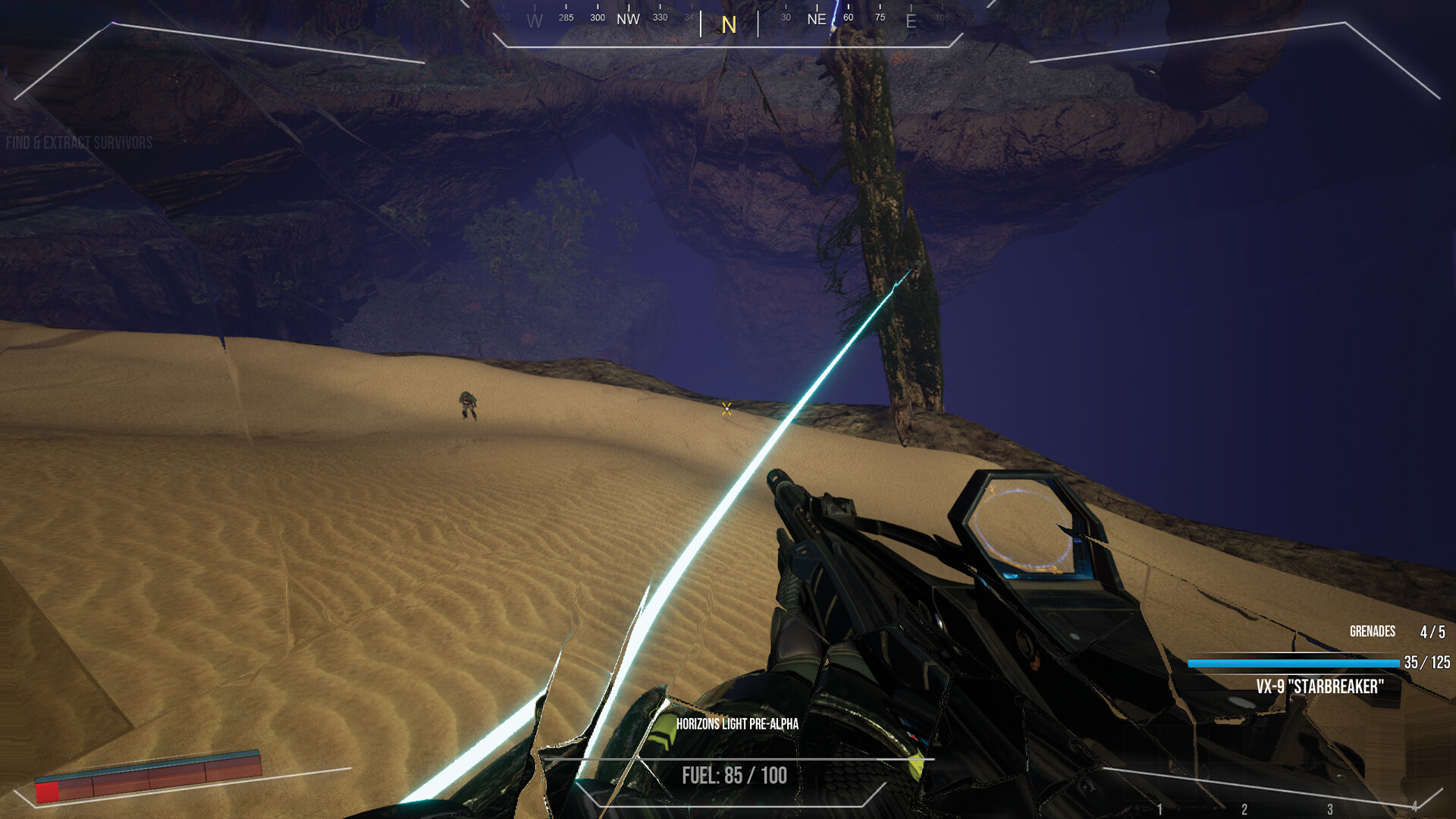Select weapon slot 4 on the hotbar

tap(1414, 807)
